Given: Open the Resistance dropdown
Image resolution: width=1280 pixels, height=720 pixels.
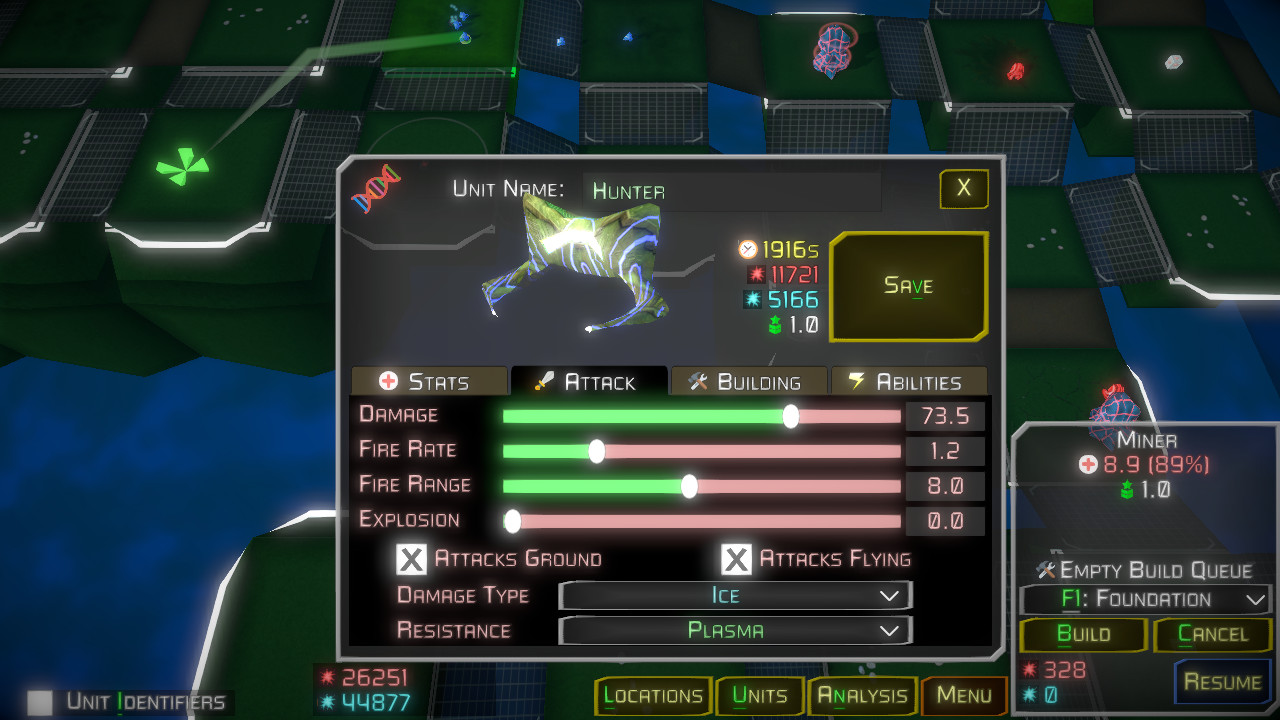Looking at the screenshot, I should pyautogui.click(x=735, y=631).
